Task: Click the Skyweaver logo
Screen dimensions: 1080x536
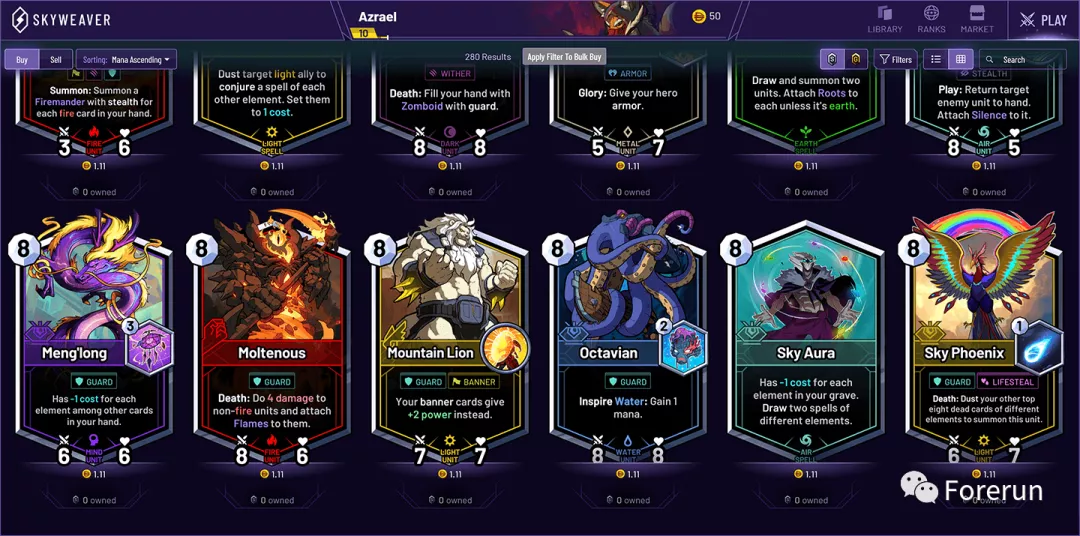Action: 60,20
